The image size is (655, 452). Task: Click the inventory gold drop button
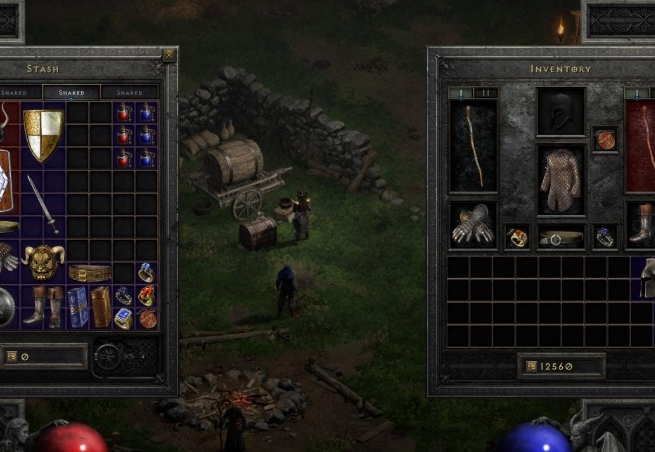(530, 366)
